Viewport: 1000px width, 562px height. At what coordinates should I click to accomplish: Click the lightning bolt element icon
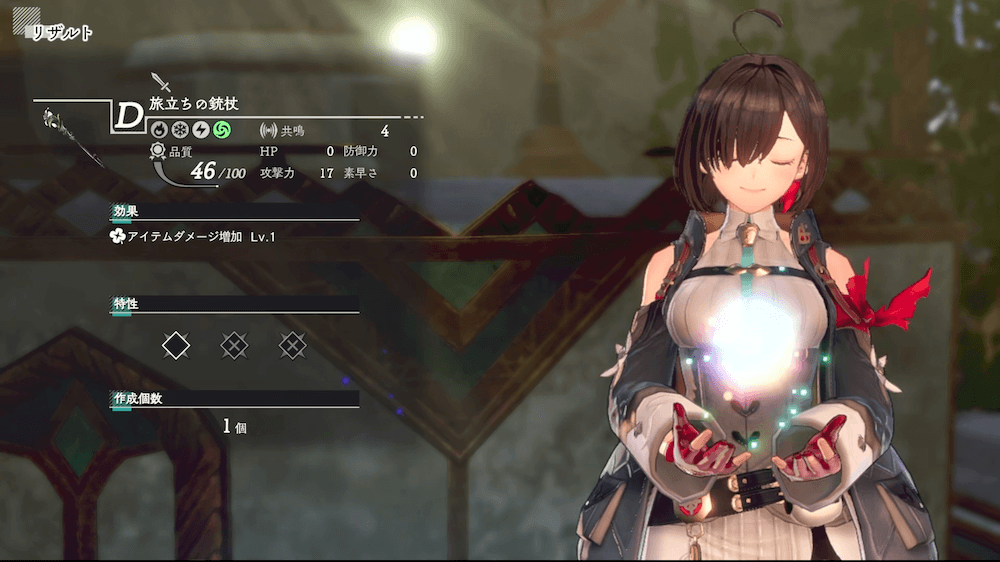click(x=200, y=130)
